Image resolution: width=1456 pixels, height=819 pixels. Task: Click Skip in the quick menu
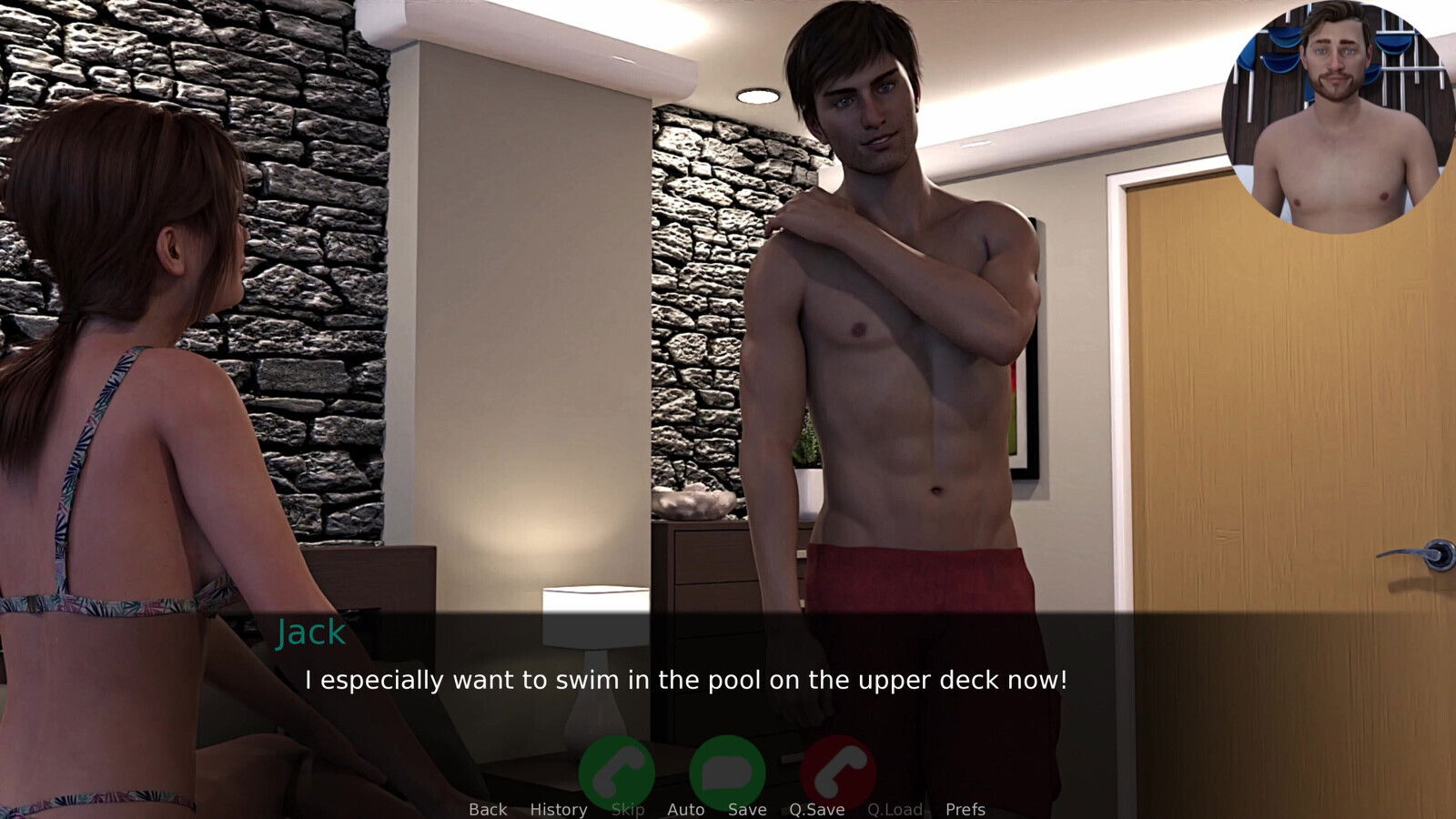[628, 809]
